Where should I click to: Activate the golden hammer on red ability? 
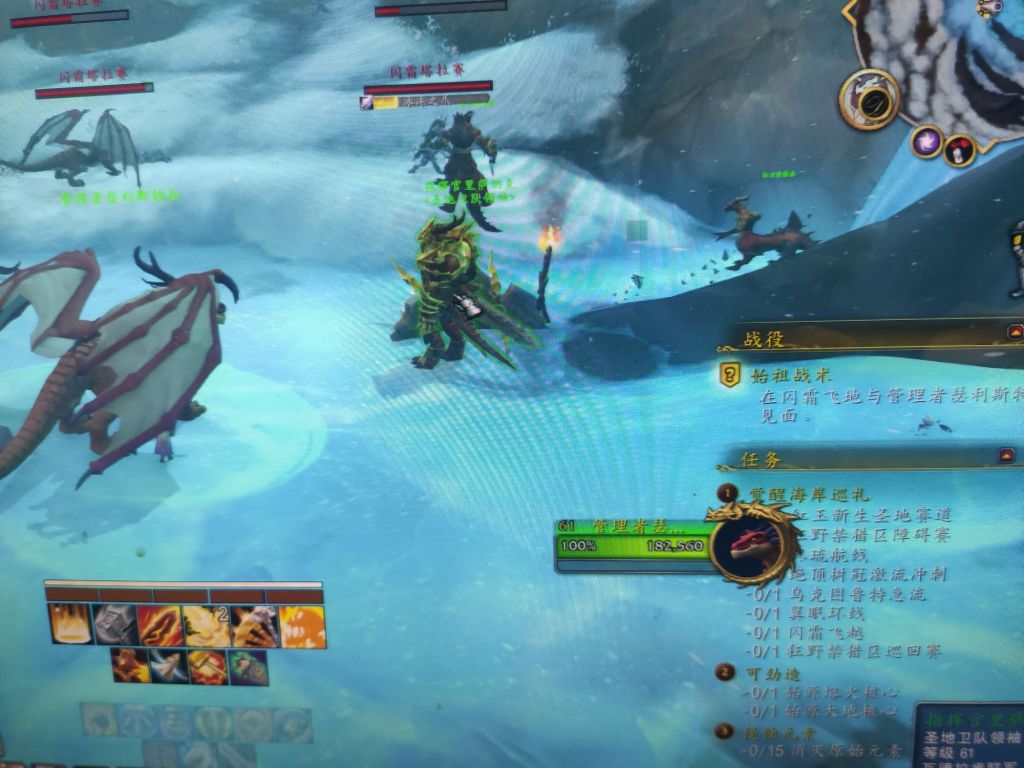(208, 667)
